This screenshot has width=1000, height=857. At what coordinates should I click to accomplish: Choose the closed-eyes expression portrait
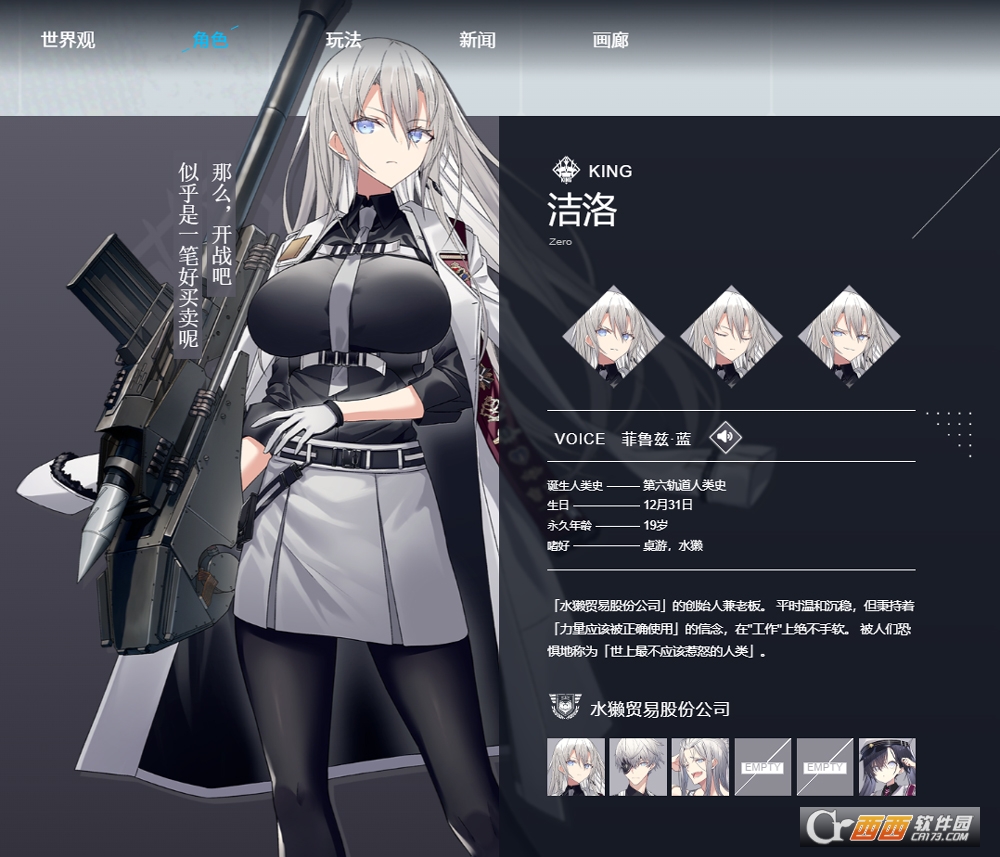tap(731, 336)
